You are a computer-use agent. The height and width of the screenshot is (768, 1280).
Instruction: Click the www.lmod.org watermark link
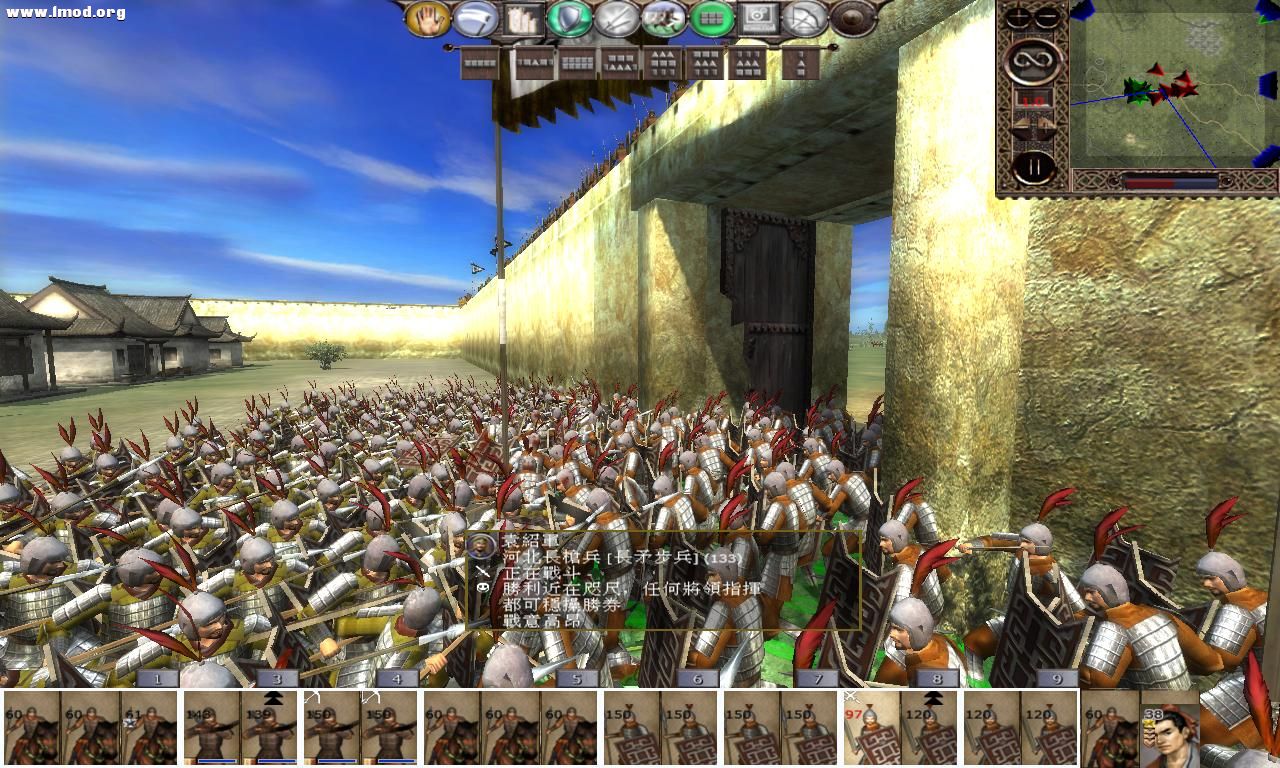63,12
